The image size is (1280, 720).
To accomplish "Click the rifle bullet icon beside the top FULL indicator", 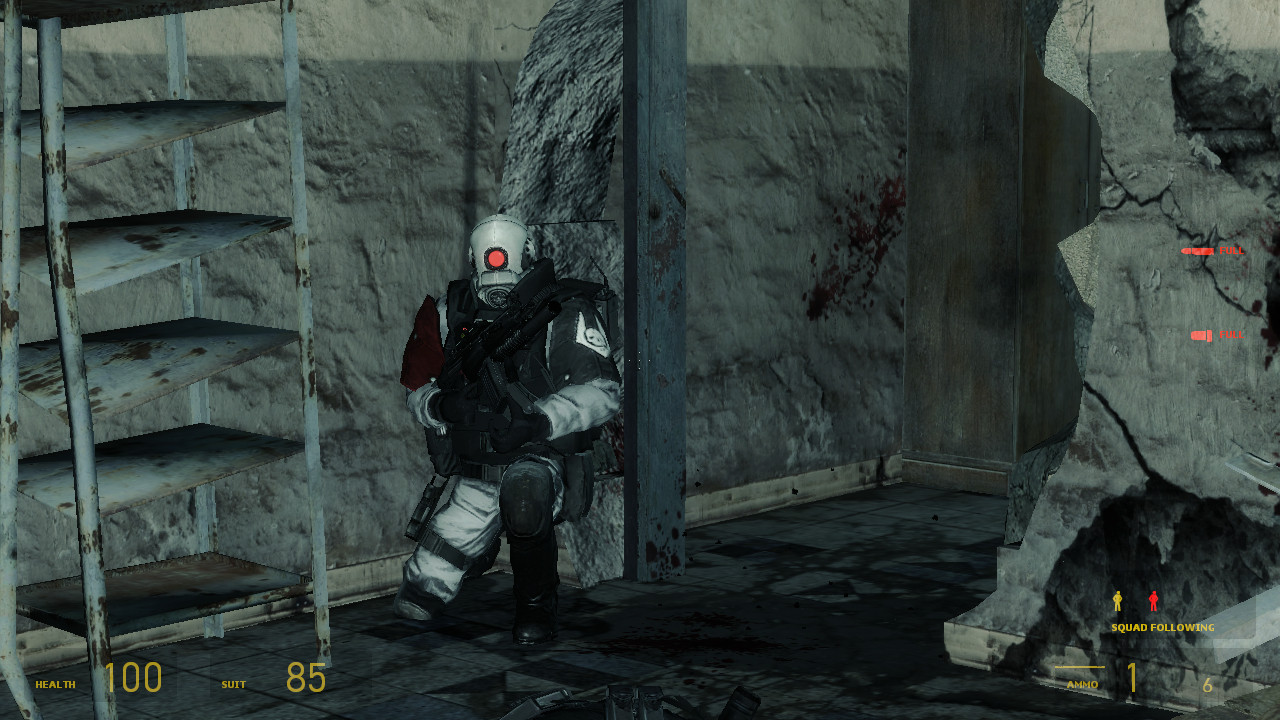I will [1198, 251].
